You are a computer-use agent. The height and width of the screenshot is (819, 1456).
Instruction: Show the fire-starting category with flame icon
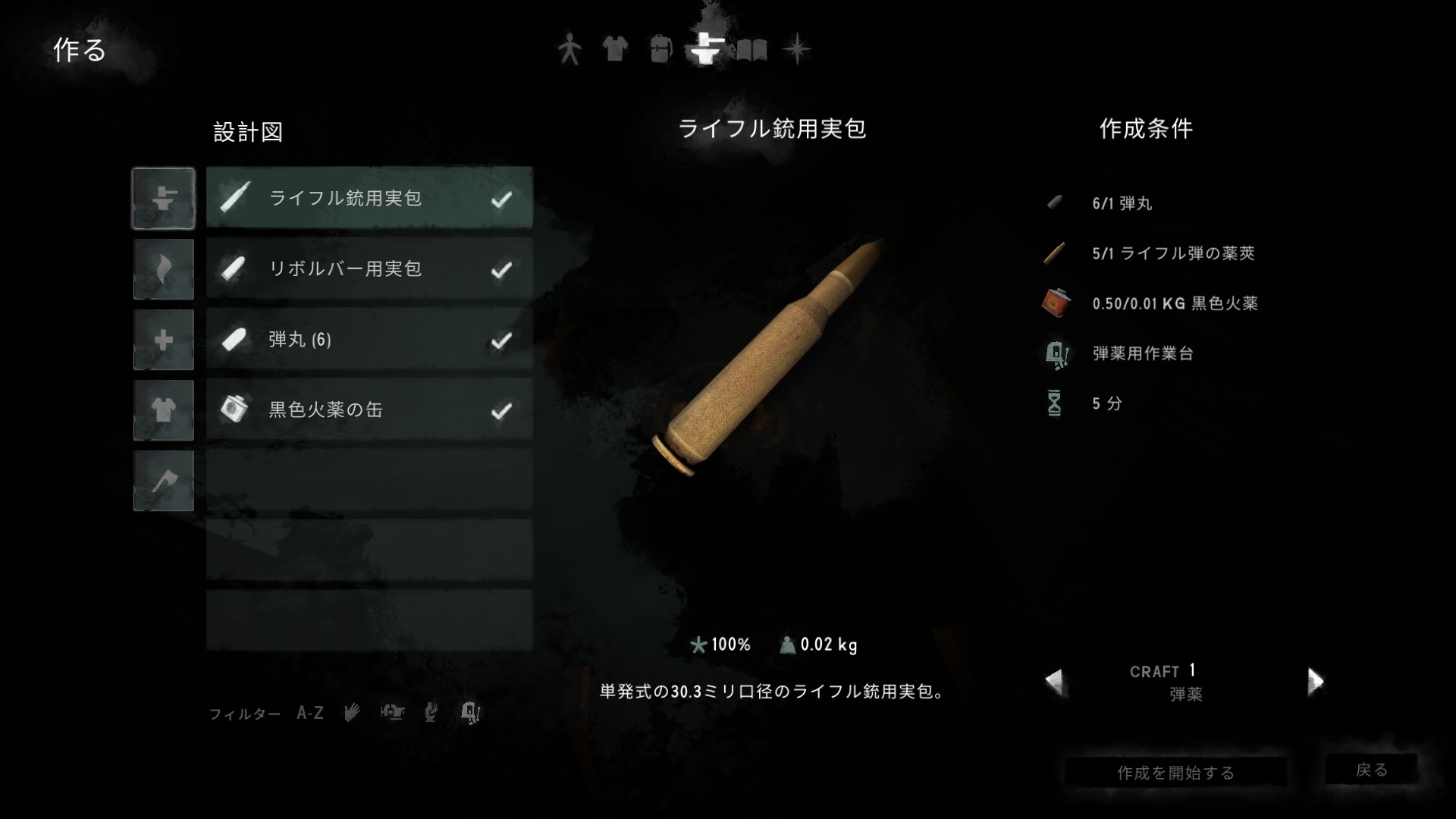164,269
